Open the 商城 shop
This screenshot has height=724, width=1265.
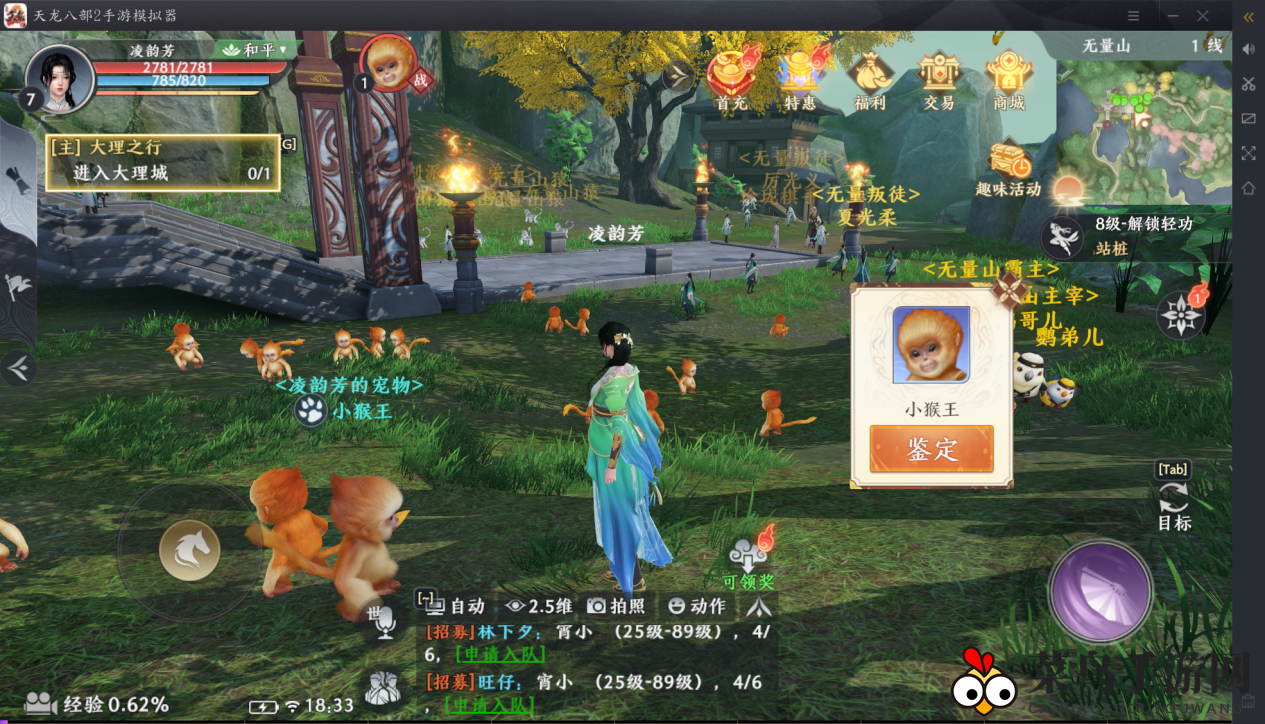pyautogui.click(x=1009, y=79)
